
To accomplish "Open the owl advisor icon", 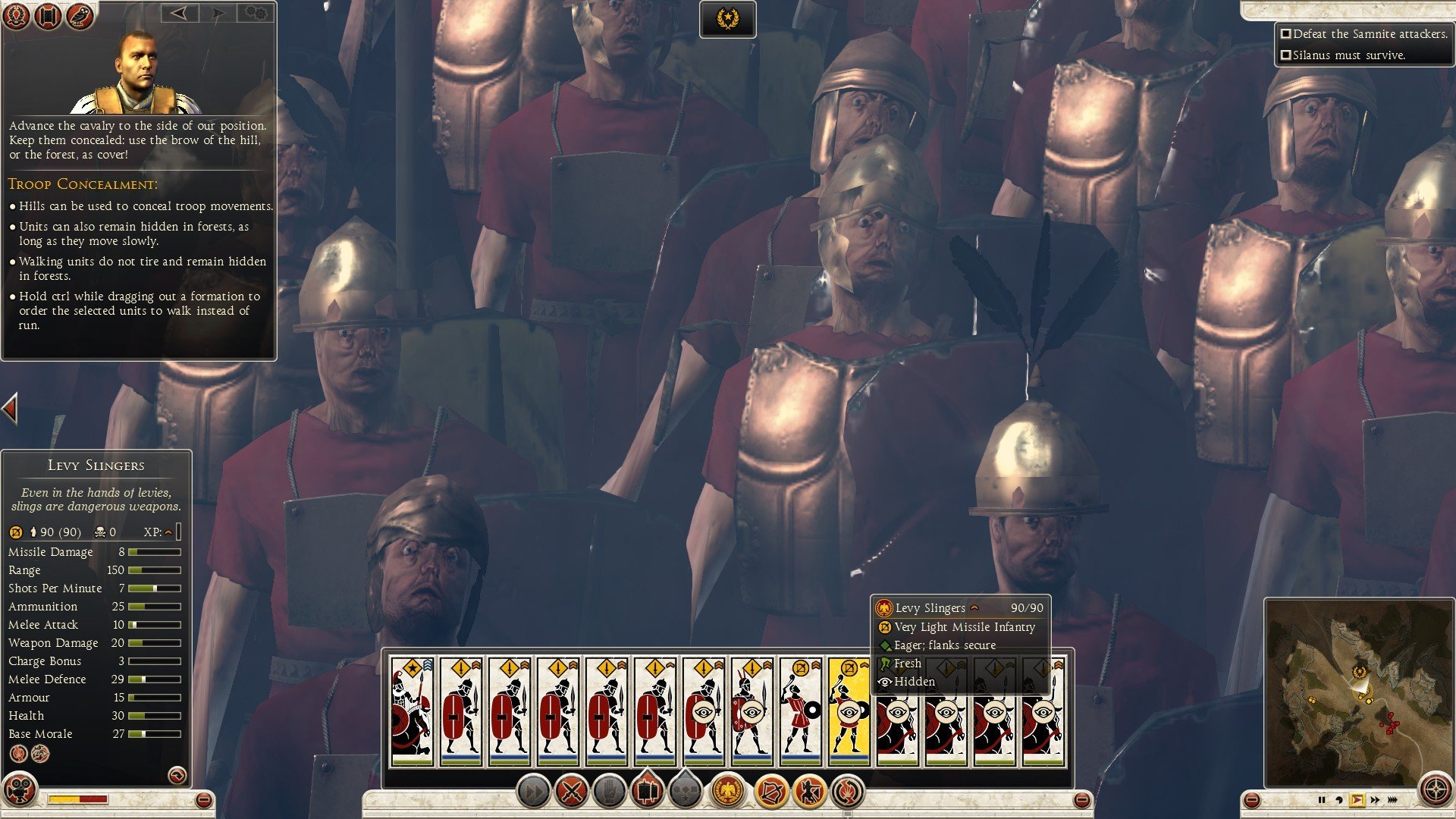I will [x=79, y=15].
